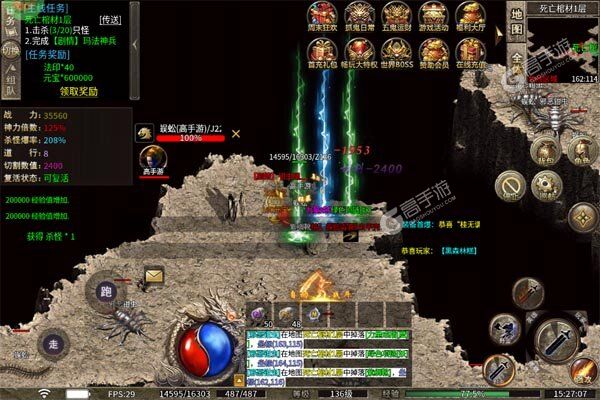
Task: Open the mail envelope icon
Action: (x=154, y=275)
